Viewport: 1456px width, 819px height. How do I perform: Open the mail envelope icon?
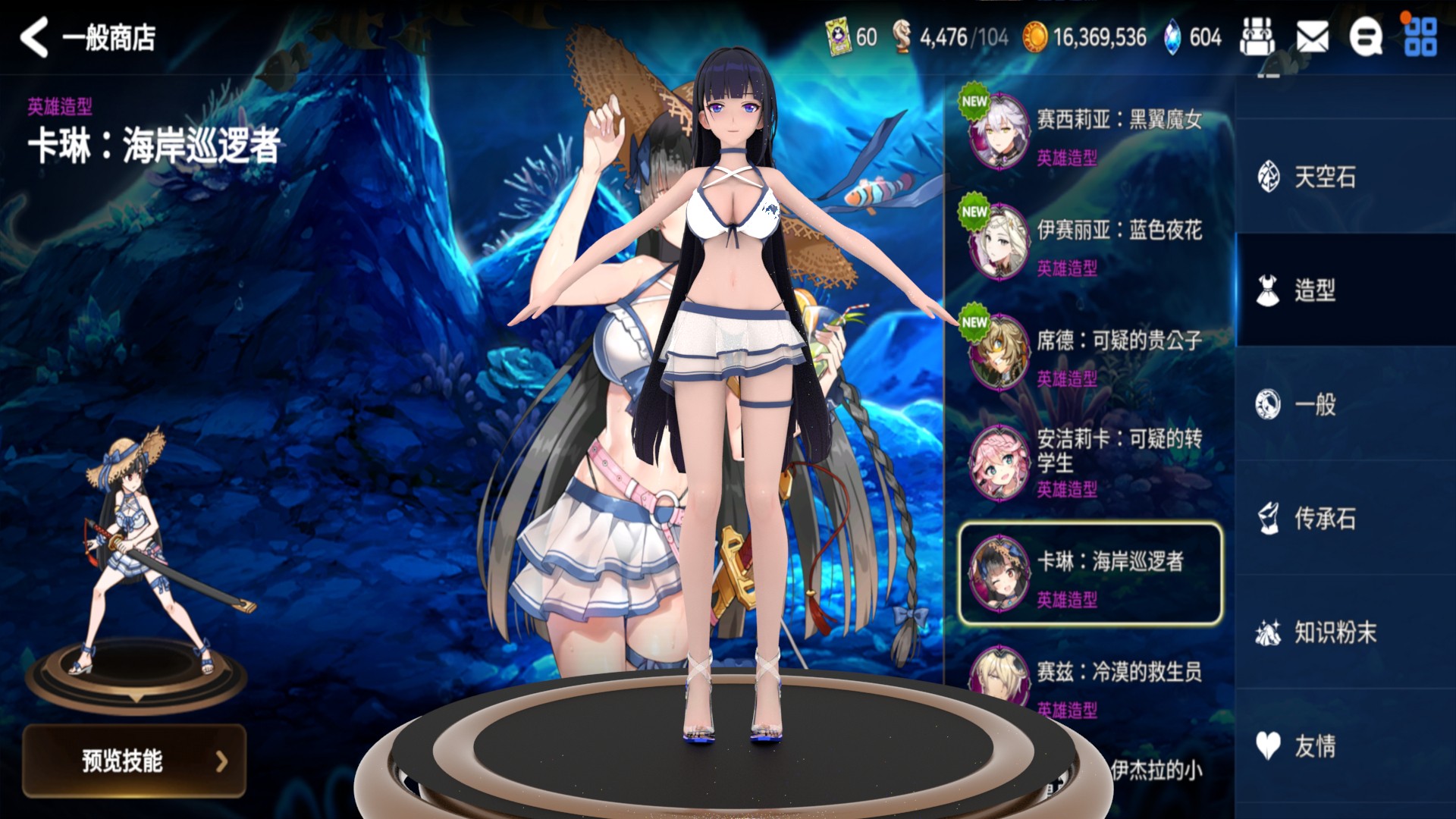coord(1312,37)
